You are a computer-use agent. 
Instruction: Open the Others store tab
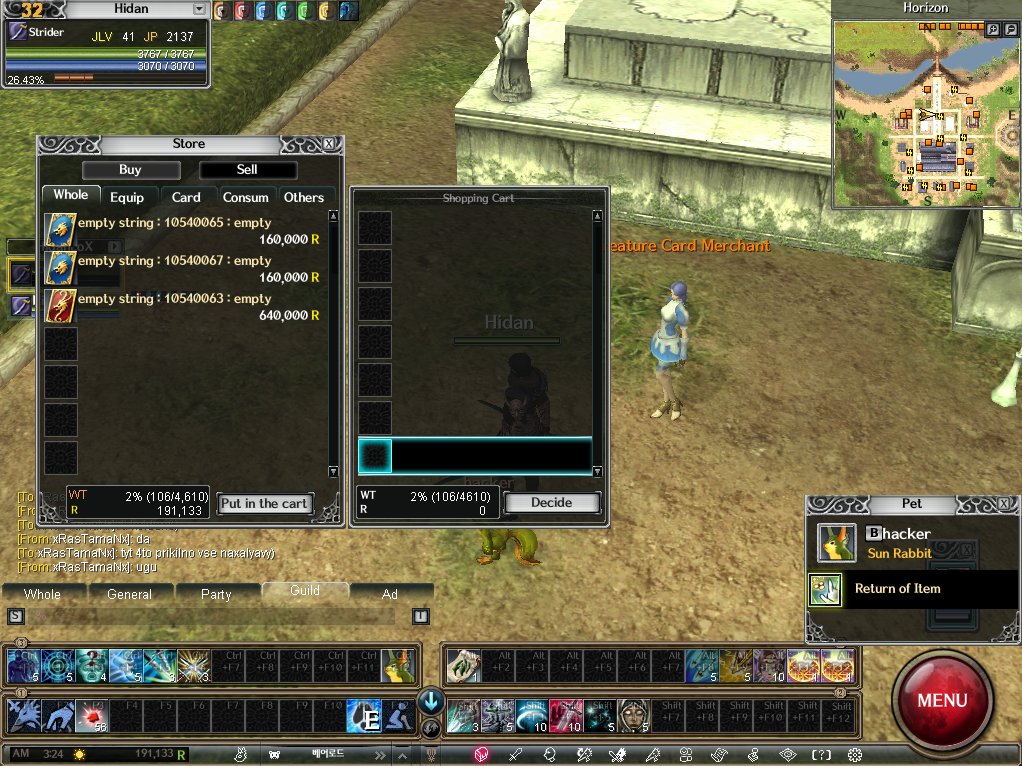(x=304, y=197)
